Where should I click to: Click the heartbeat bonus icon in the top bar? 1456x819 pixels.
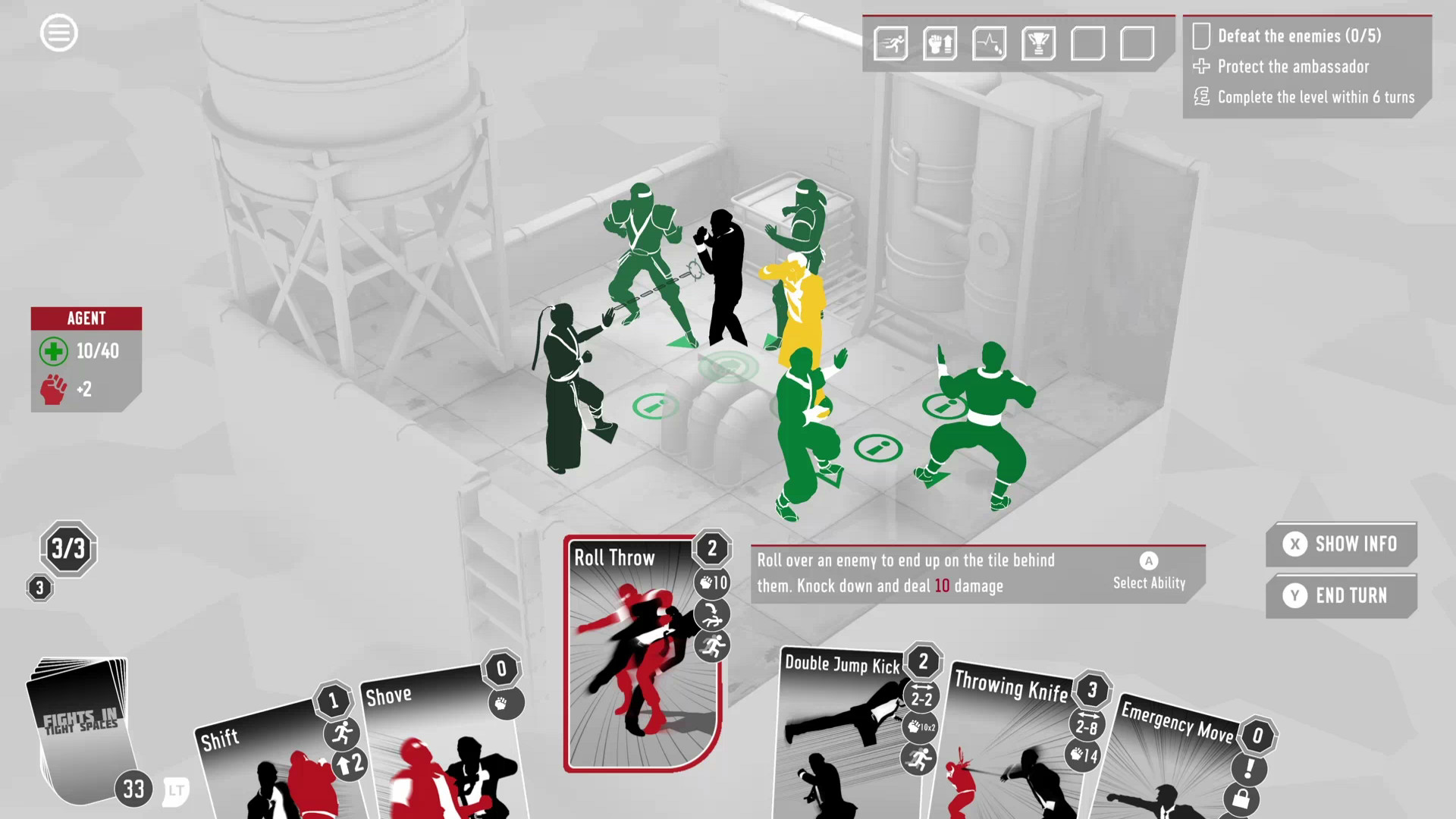pos(990,44)
